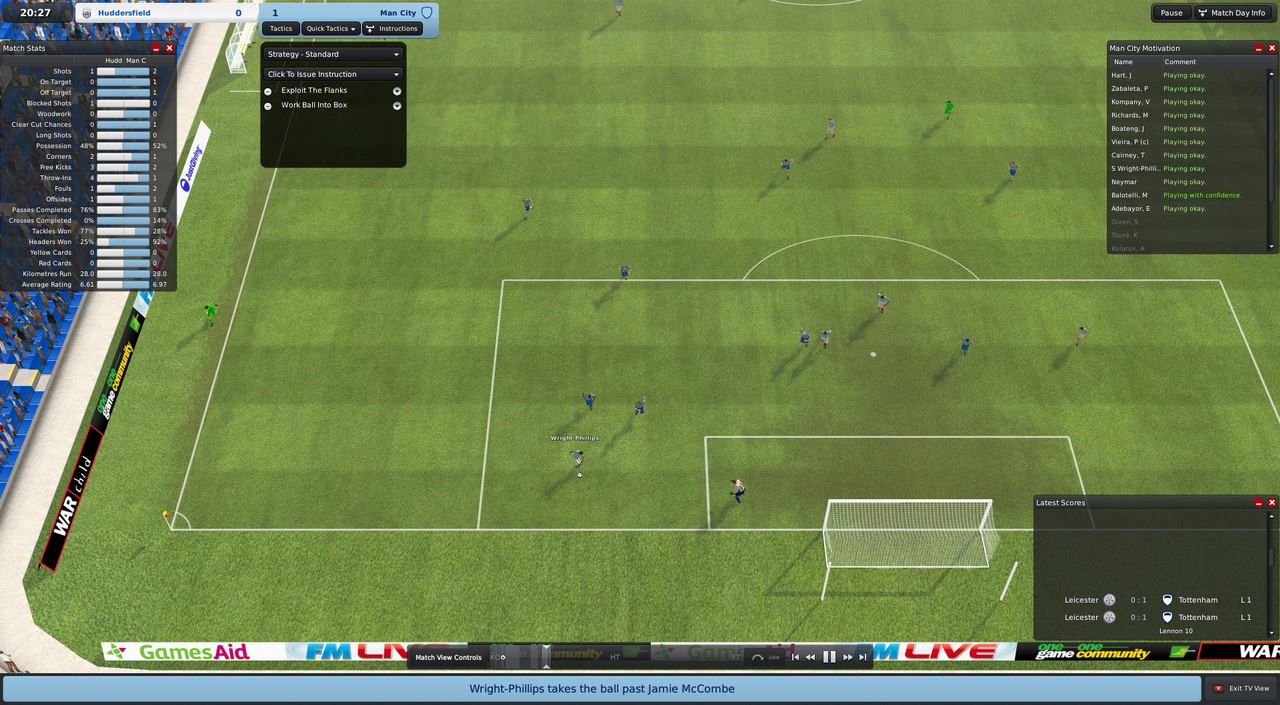Select Balotelli, M in motivation list
1280x705 pixels.
tap(1130, 195)
